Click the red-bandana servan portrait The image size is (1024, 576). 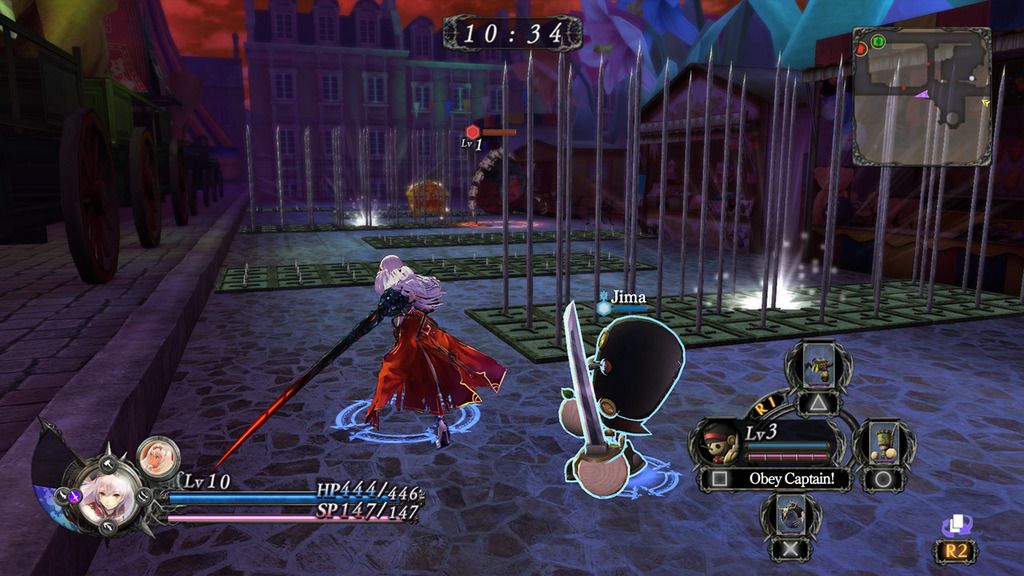719,443
